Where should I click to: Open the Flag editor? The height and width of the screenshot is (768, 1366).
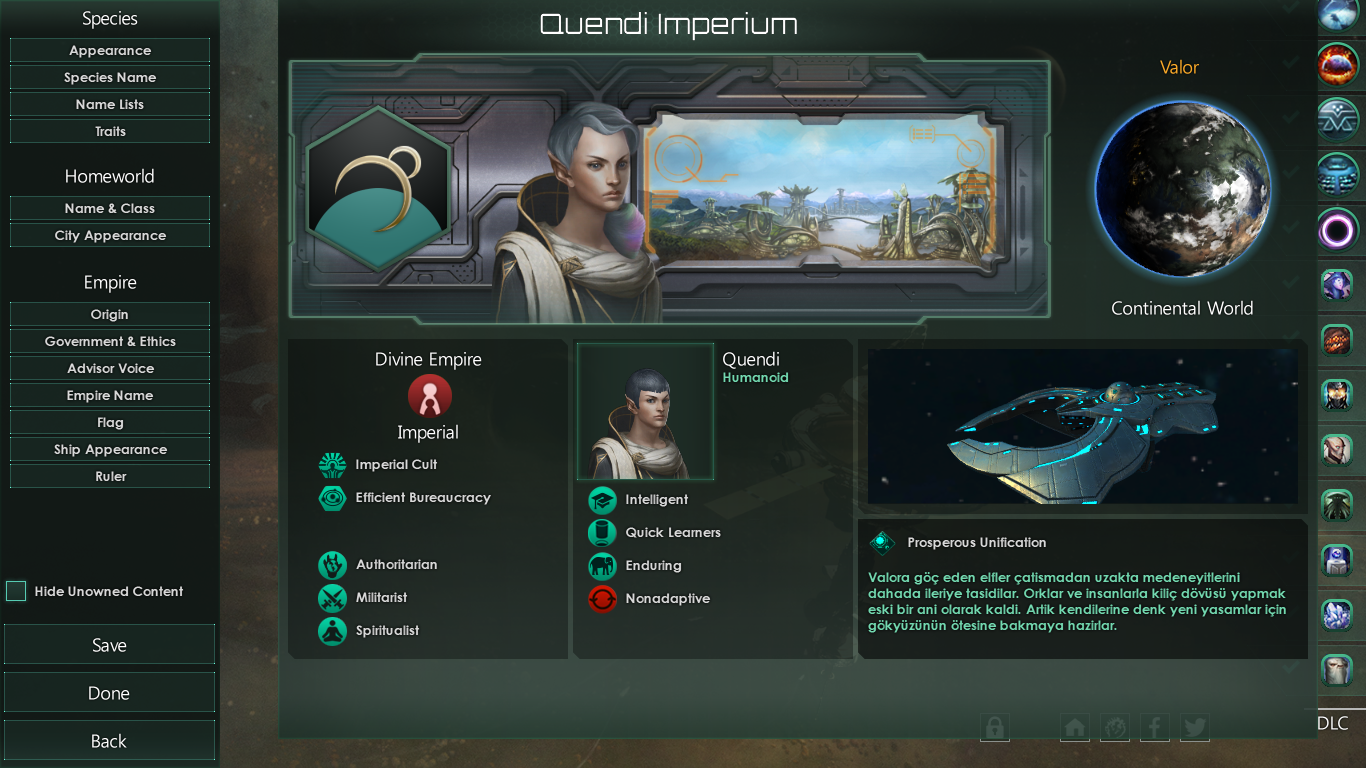click(x=110, y=423)
